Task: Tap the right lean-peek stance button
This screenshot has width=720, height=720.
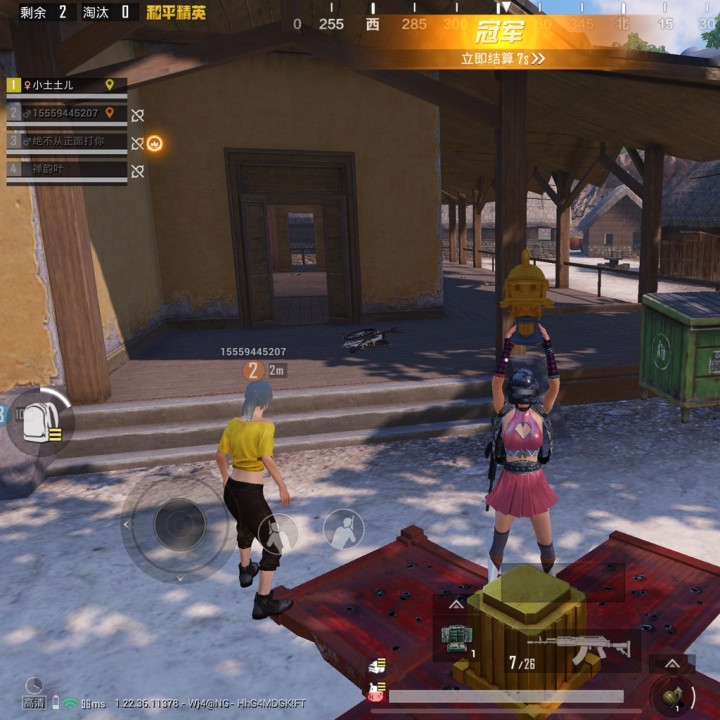Action: [x=343, y=529]
